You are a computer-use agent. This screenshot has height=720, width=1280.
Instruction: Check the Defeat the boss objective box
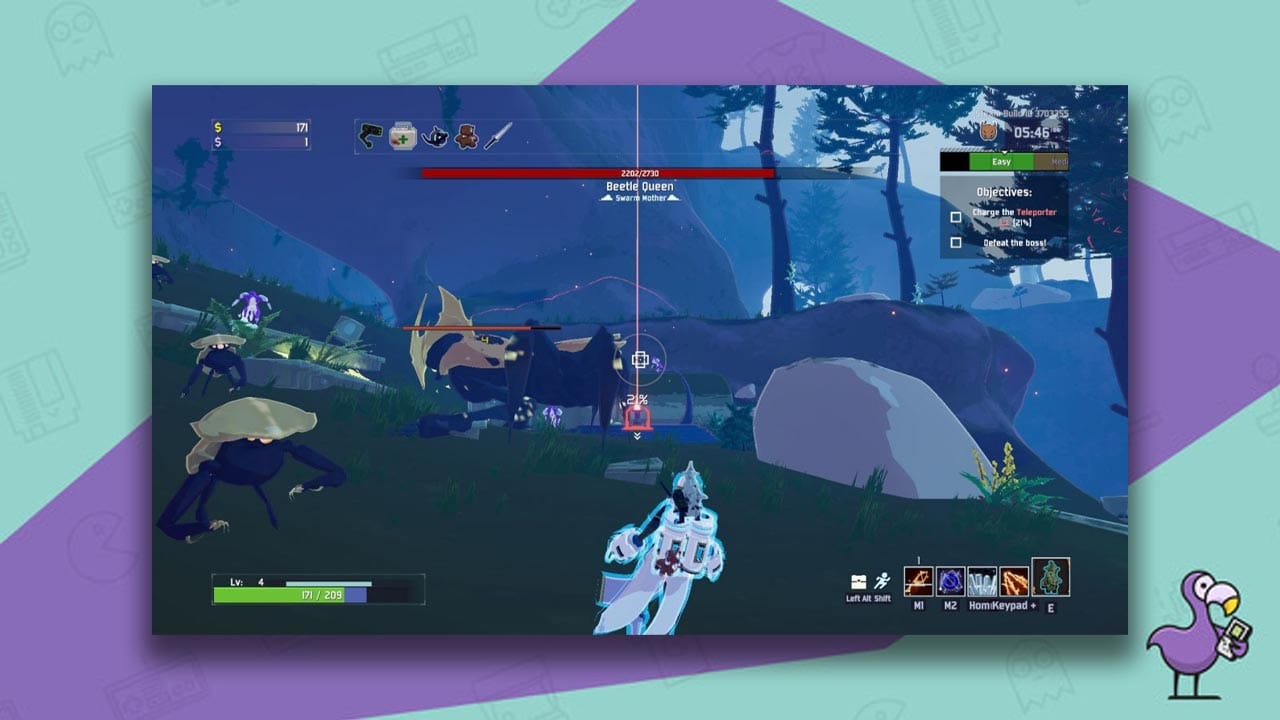956,242
